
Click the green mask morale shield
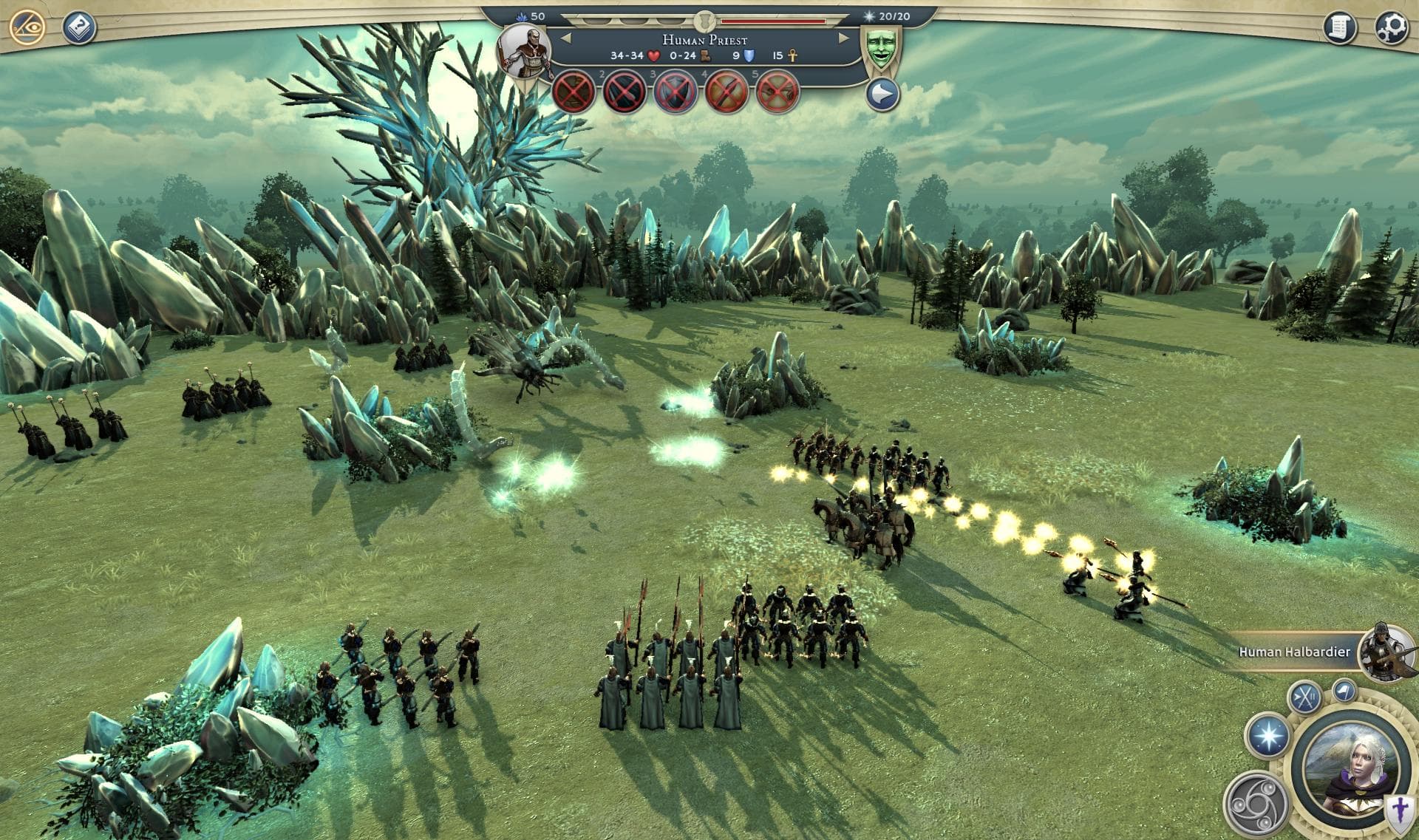click(879, 49)
